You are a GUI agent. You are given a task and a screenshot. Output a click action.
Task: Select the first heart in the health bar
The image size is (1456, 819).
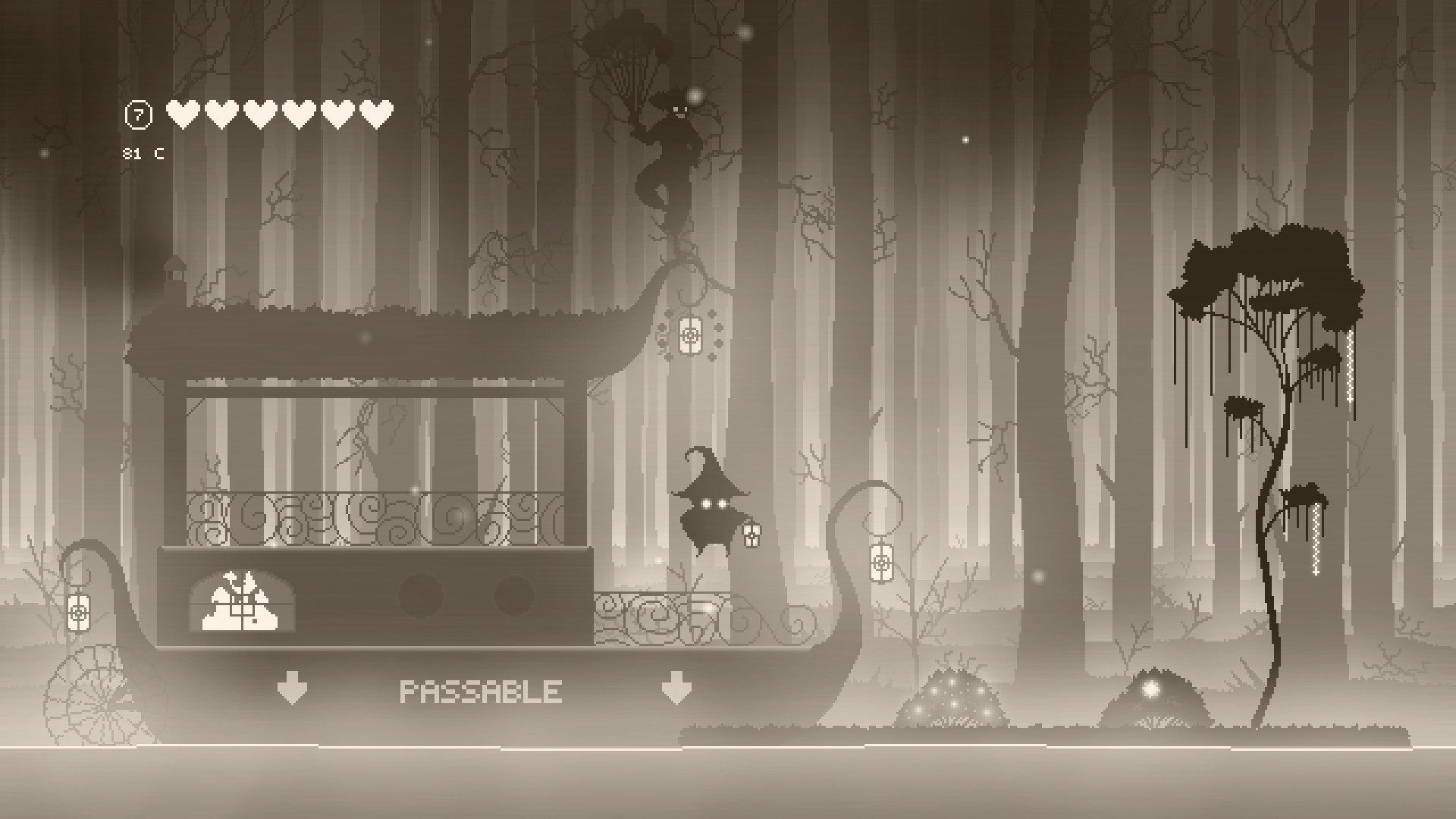182,114
